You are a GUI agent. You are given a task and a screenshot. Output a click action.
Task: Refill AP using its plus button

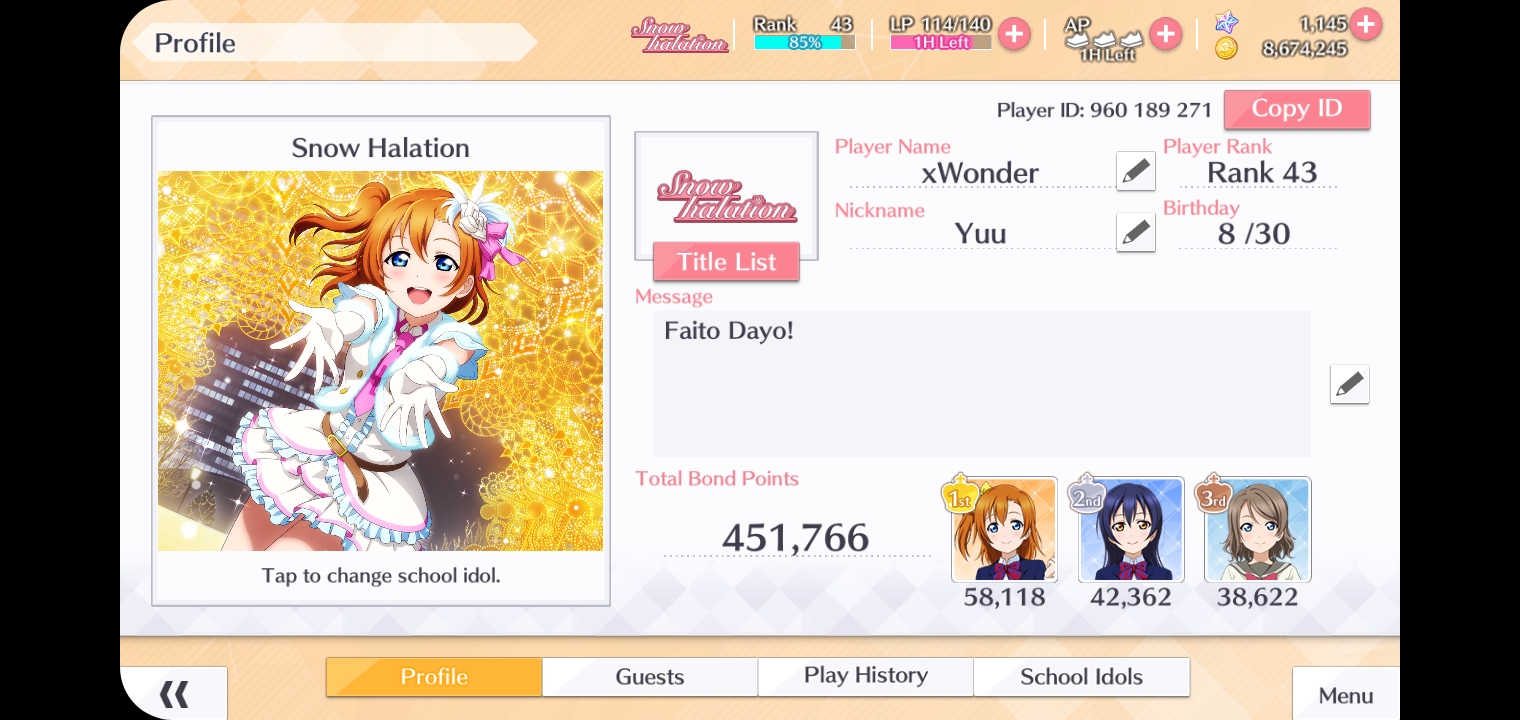point(1165,34)
